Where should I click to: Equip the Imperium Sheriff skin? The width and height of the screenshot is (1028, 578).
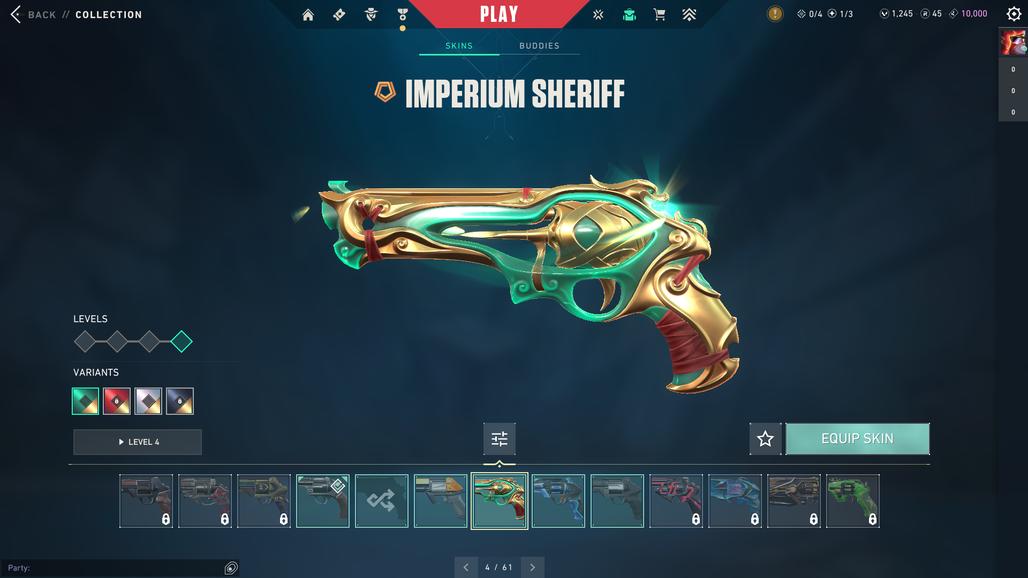tap(857, 439)
